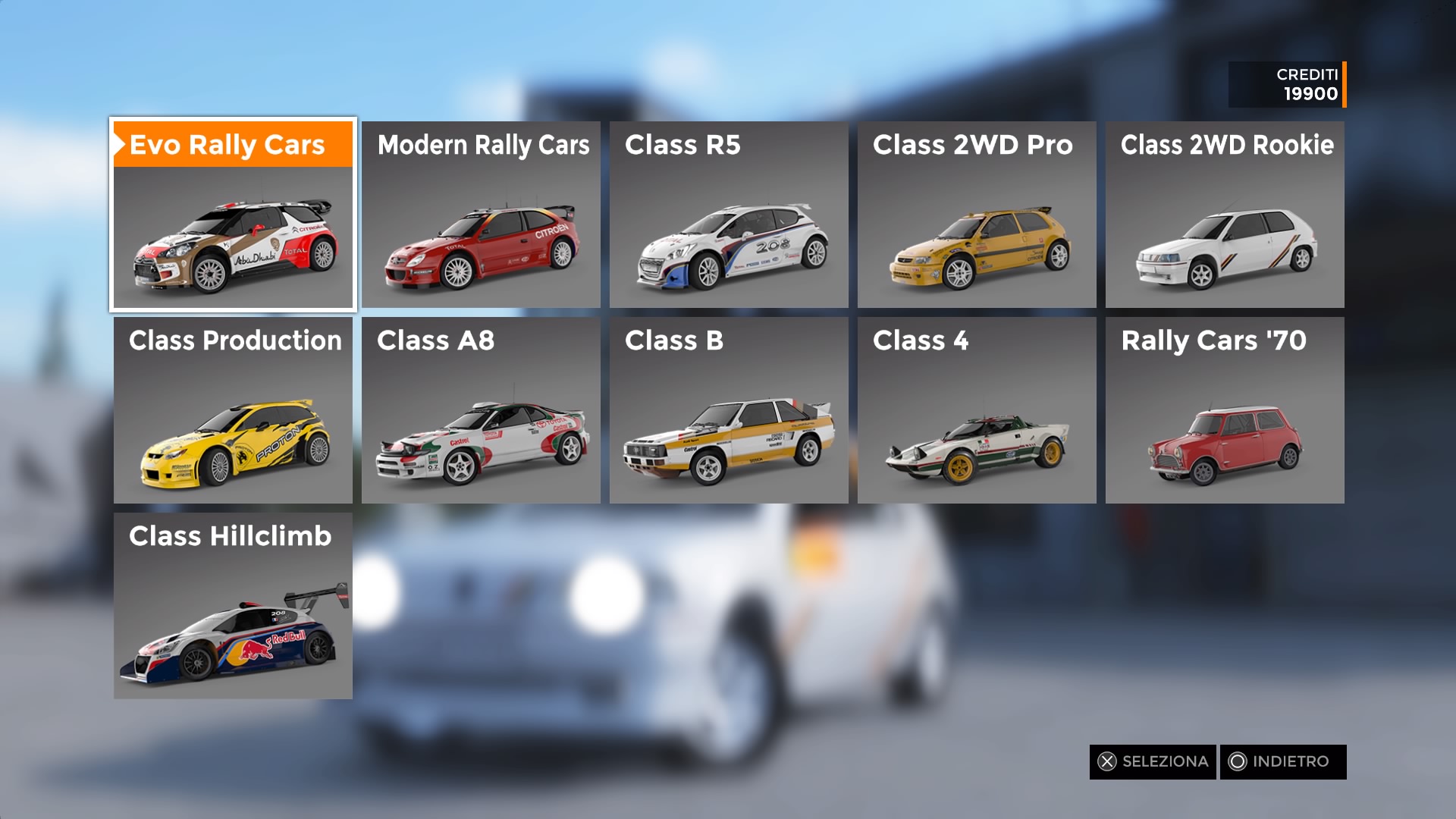
Task: Pick the Class 2WD Pro tile
Action: tap(977, 215)
